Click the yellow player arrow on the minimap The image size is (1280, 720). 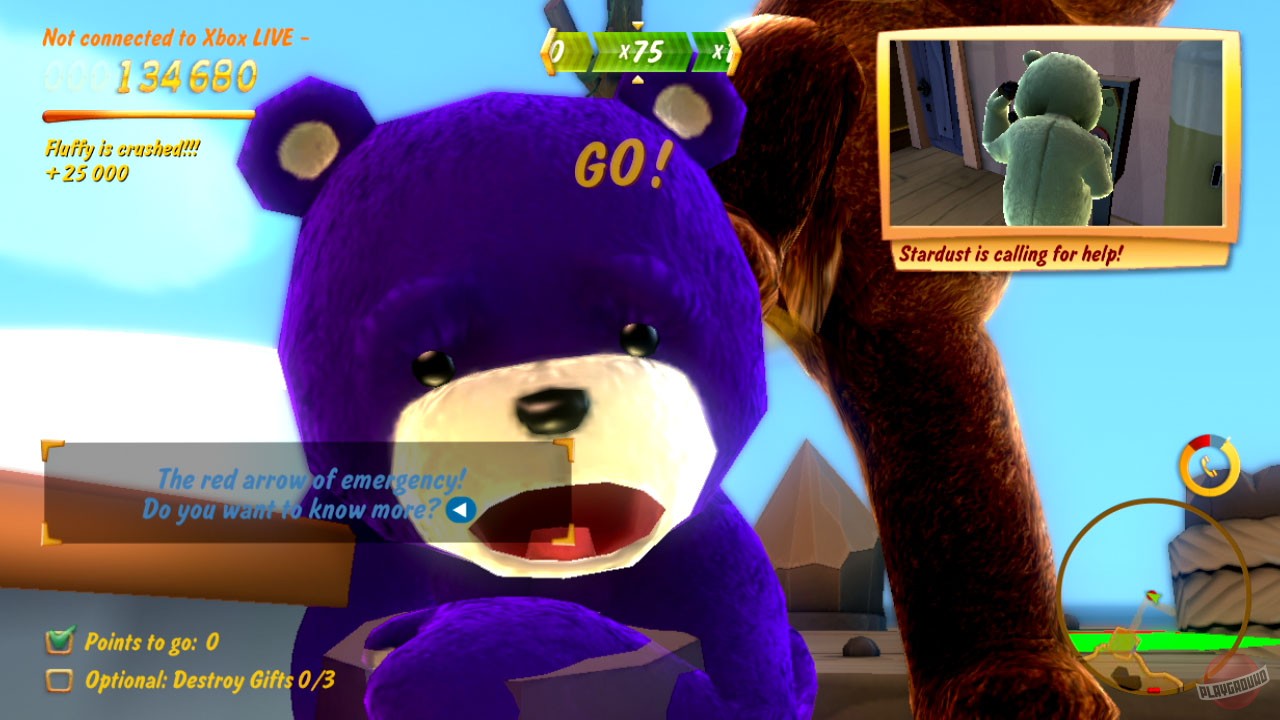pos(1153,596)
